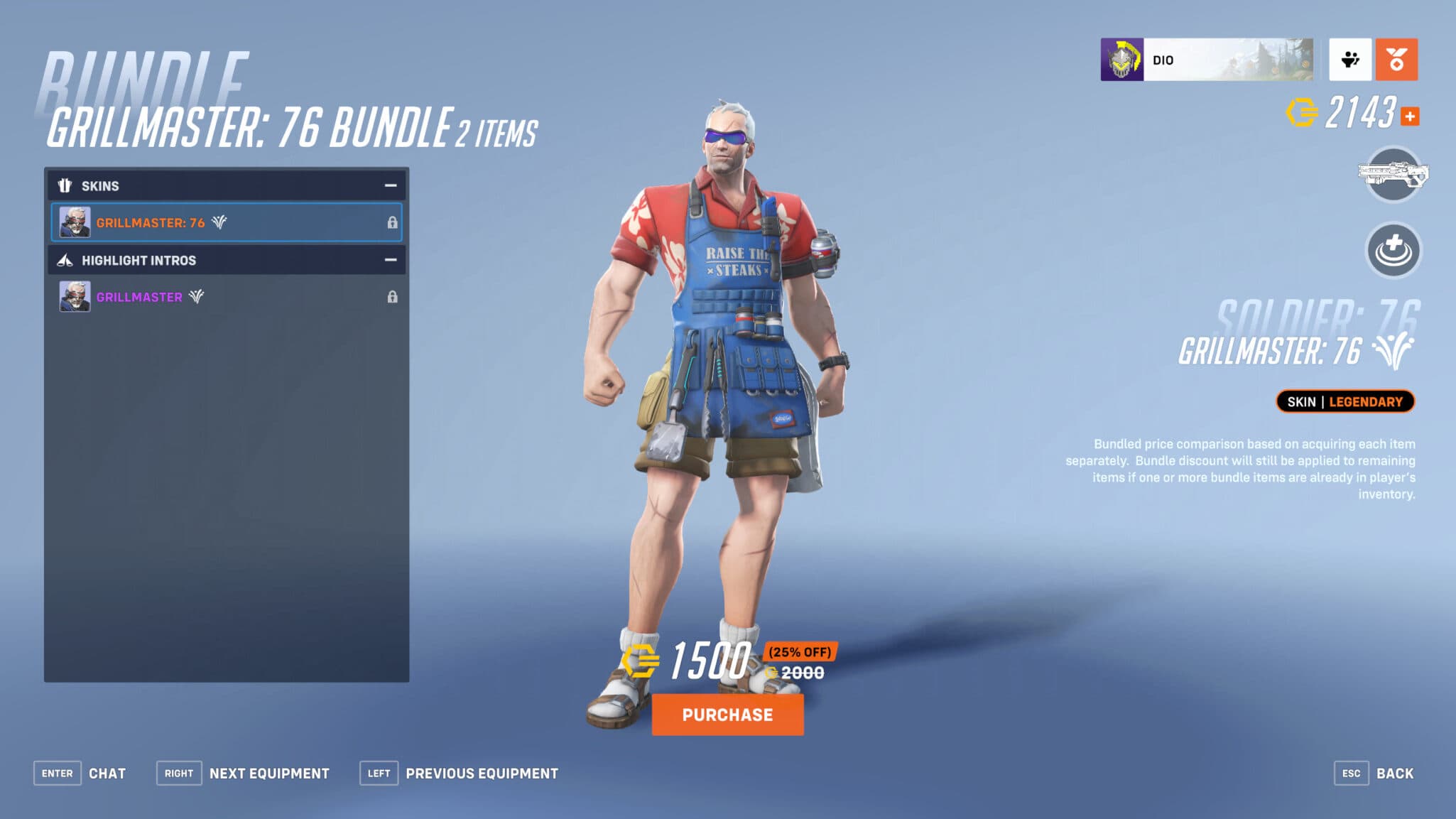The width and height of the screenshot is (1456, 819).
Task: Advance with Next Equipment
Action: (x=241, y=773)
